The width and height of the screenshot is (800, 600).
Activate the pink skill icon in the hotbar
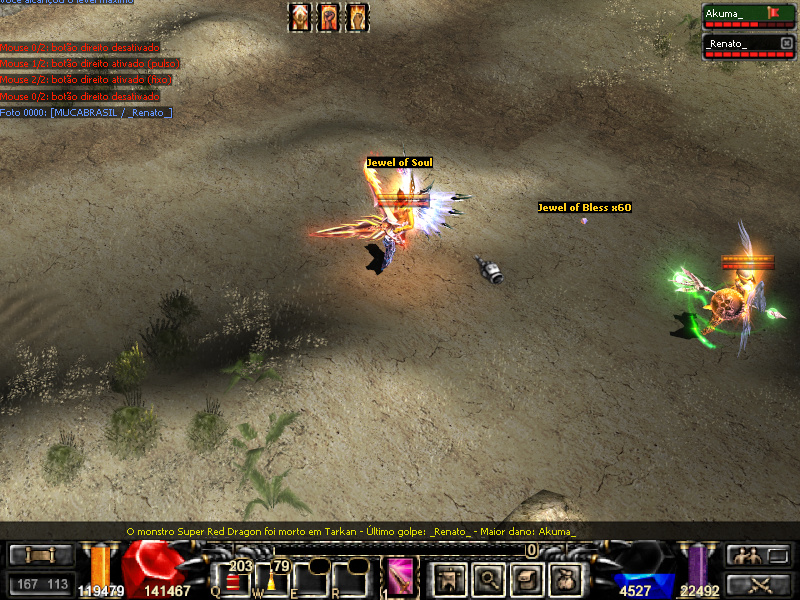coord(402,578)
